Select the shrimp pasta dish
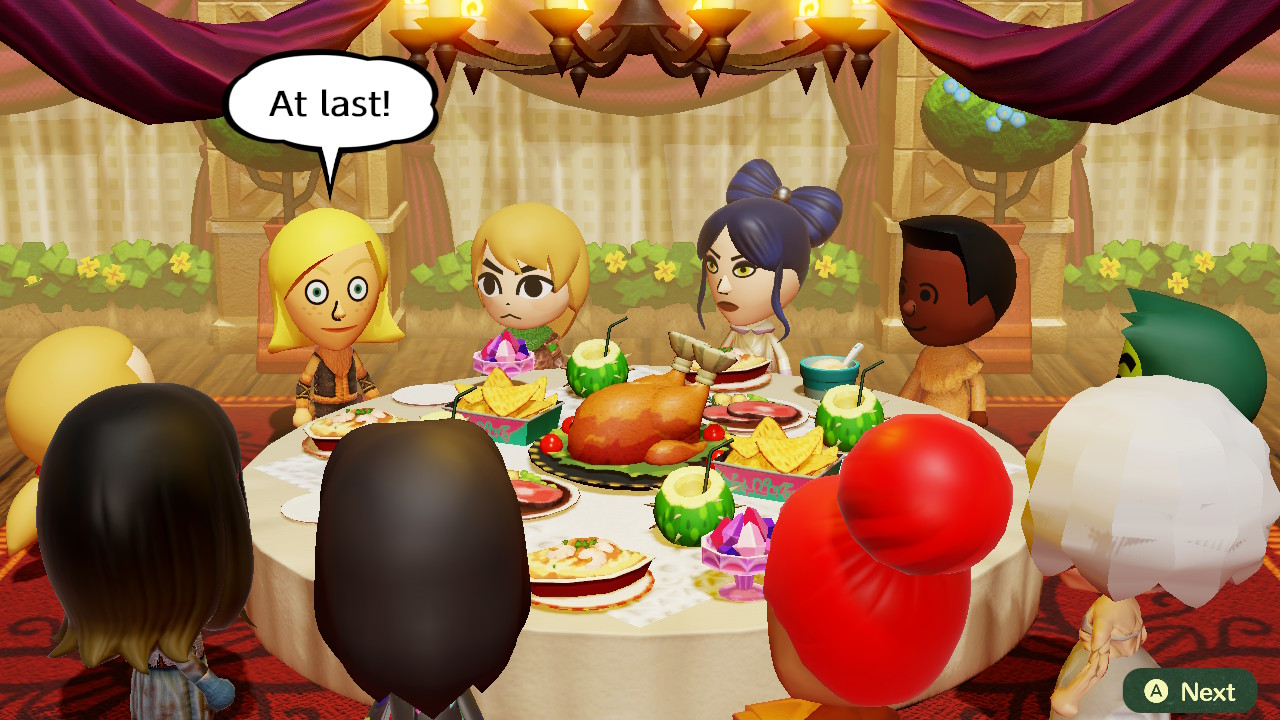The image size is (1280, 720). click(590, 560)
